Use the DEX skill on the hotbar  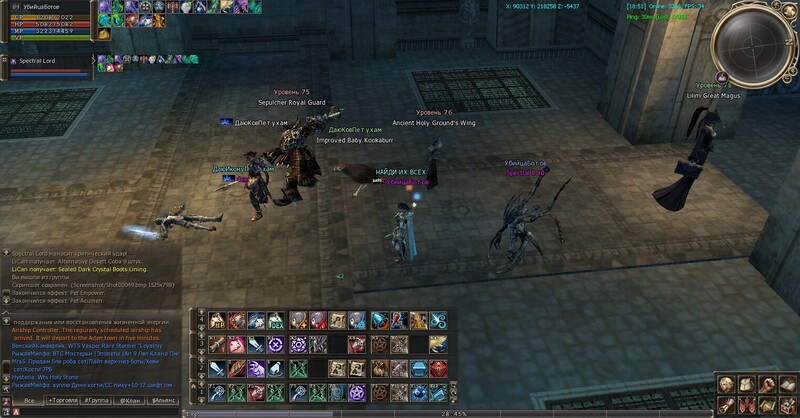274,321
